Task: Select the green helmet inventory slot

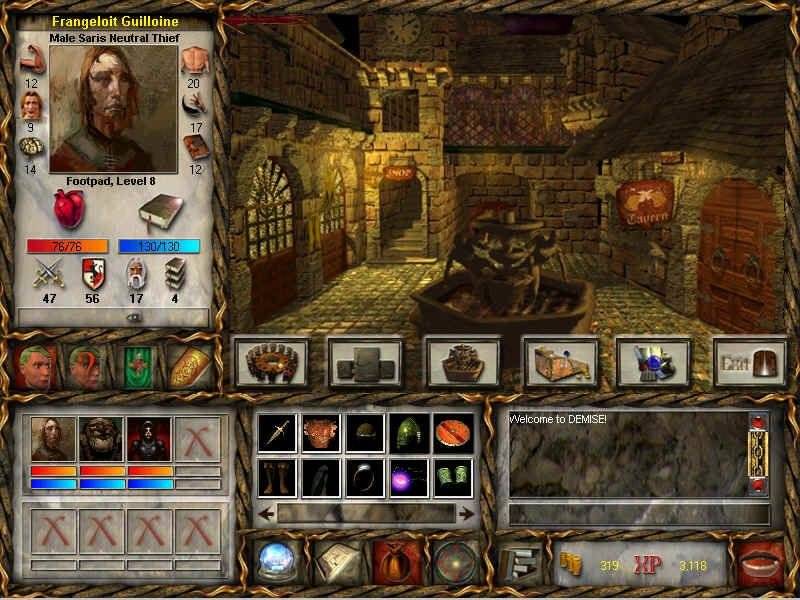Action: pos(406,430)
